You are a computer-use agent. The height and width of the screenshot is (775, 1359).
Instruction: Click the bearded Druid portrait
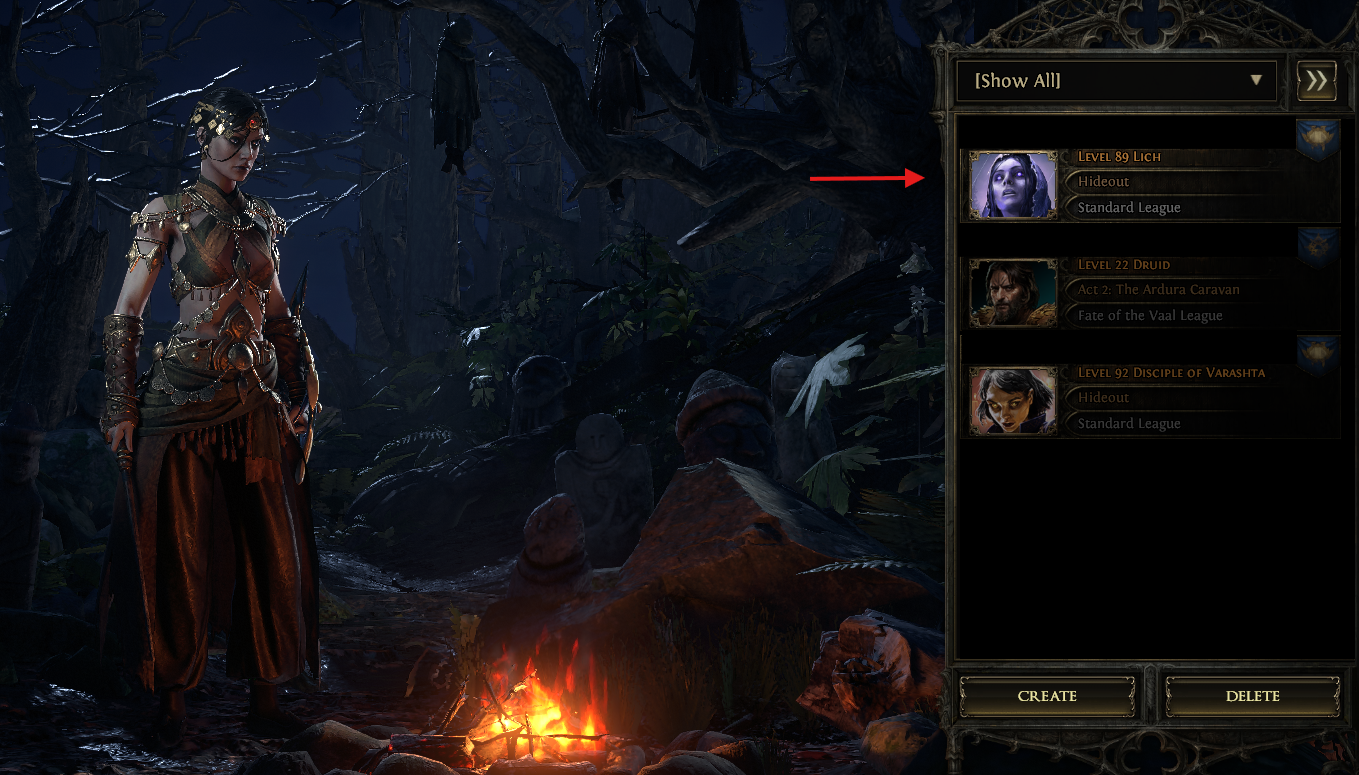[1013, 293]
